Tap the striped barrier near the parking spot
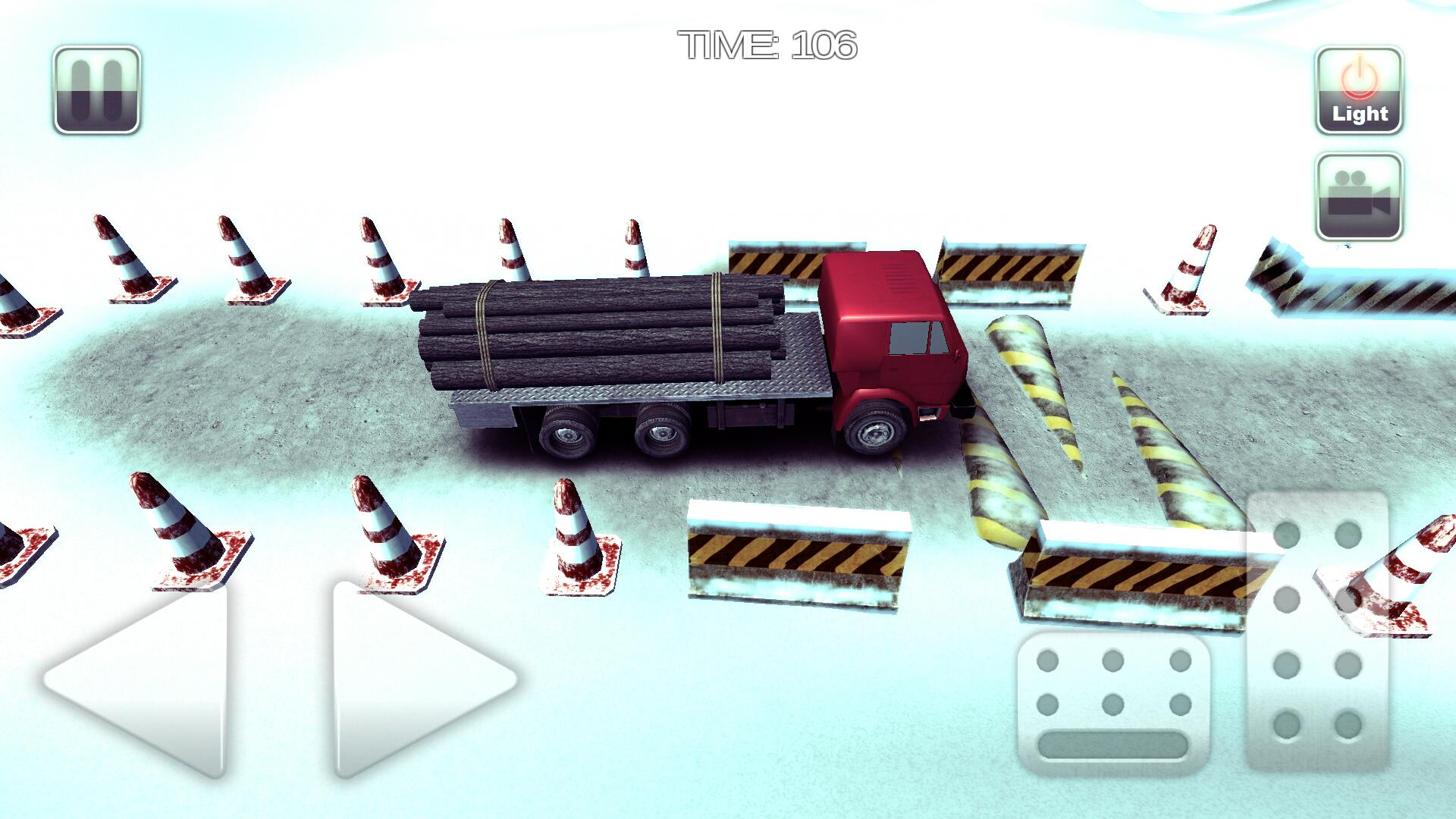The height and width of the screenshot is (819, 1456). point(796,554)
